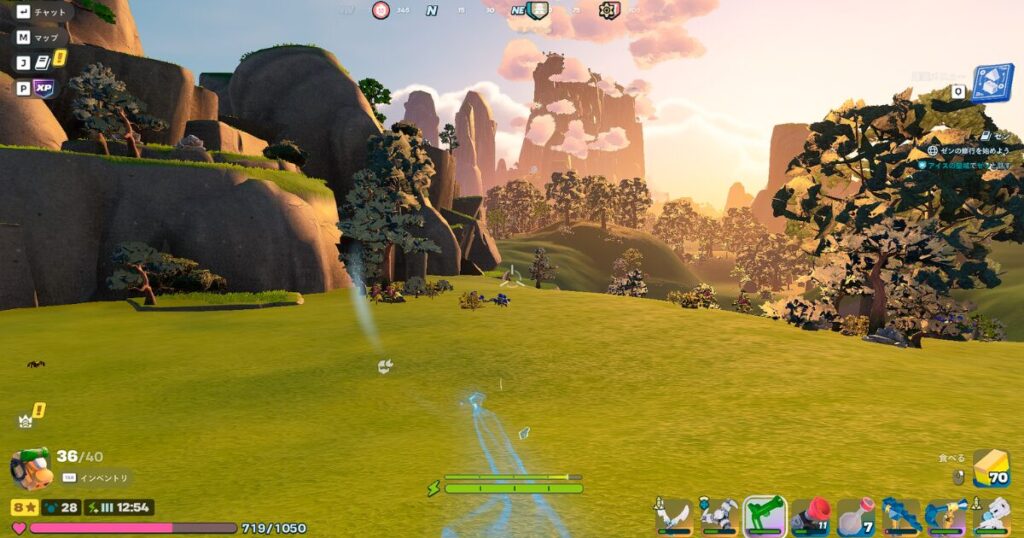Select the blue and gold tool hotbar slot
The height and width of the screenshot is (538, 1024).
[946, 515]
